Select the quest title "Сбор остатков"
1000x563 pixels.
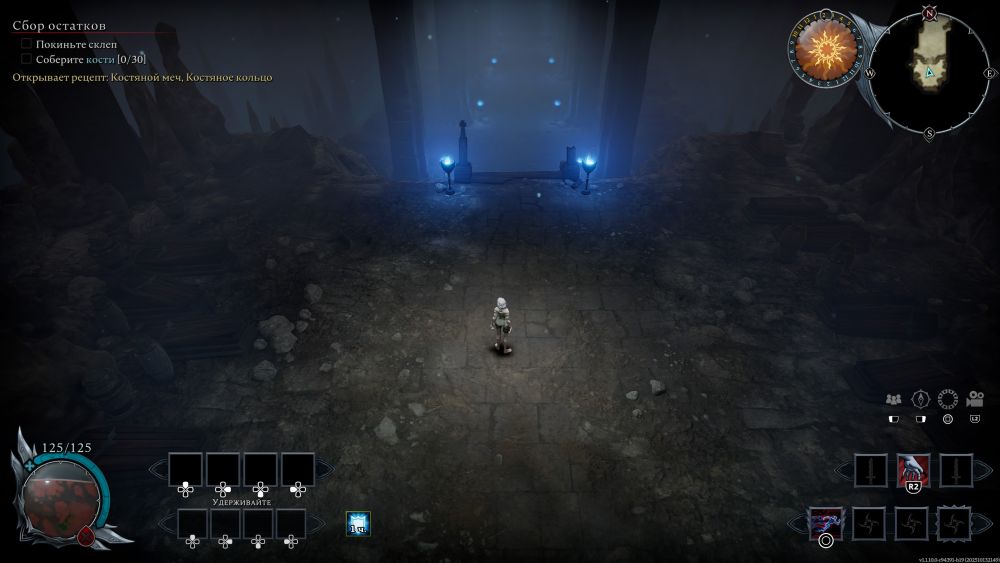(x=59, y=25)
